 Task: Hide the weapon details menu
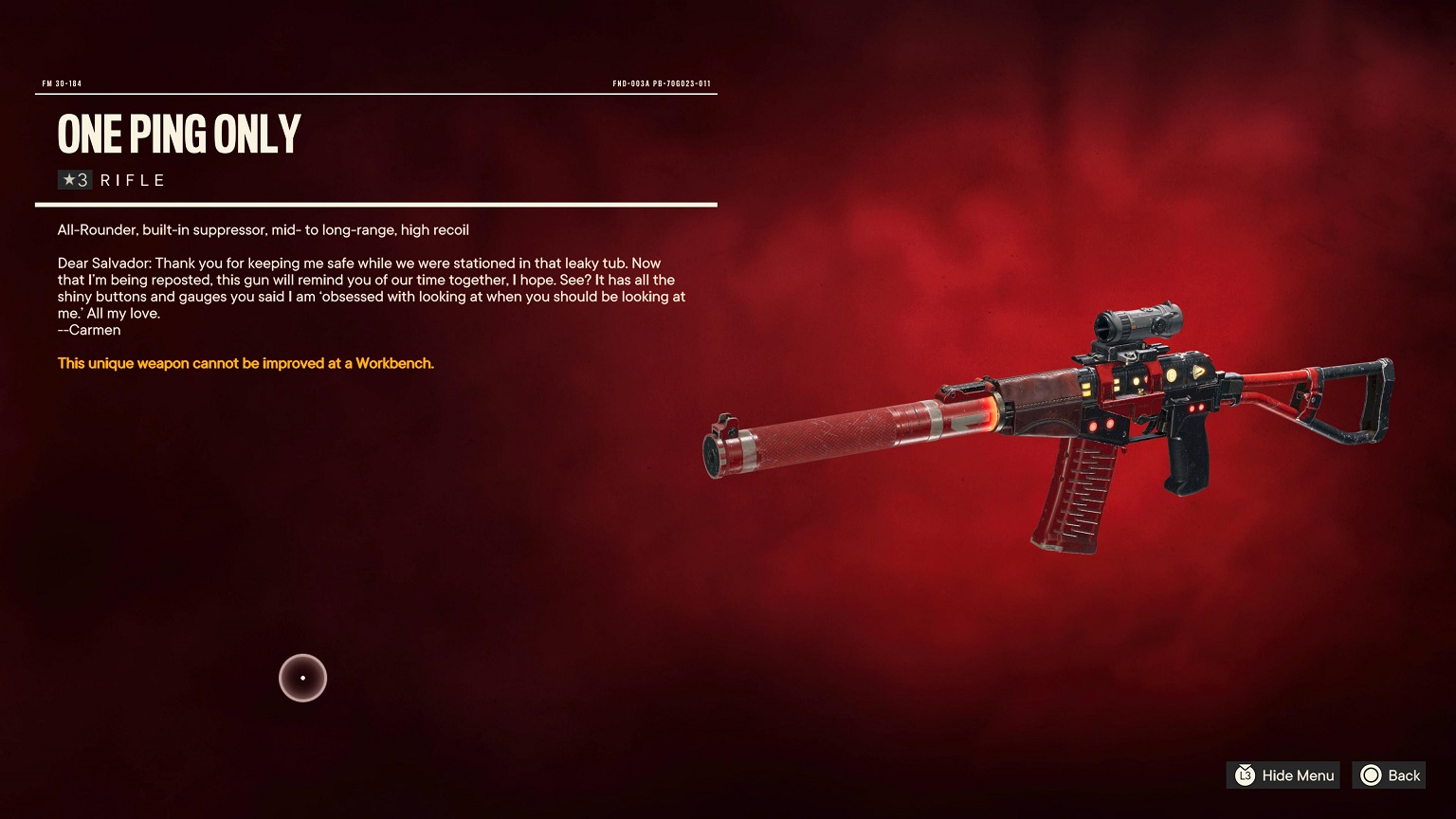pyautogui.click(x=1284, y=775)
